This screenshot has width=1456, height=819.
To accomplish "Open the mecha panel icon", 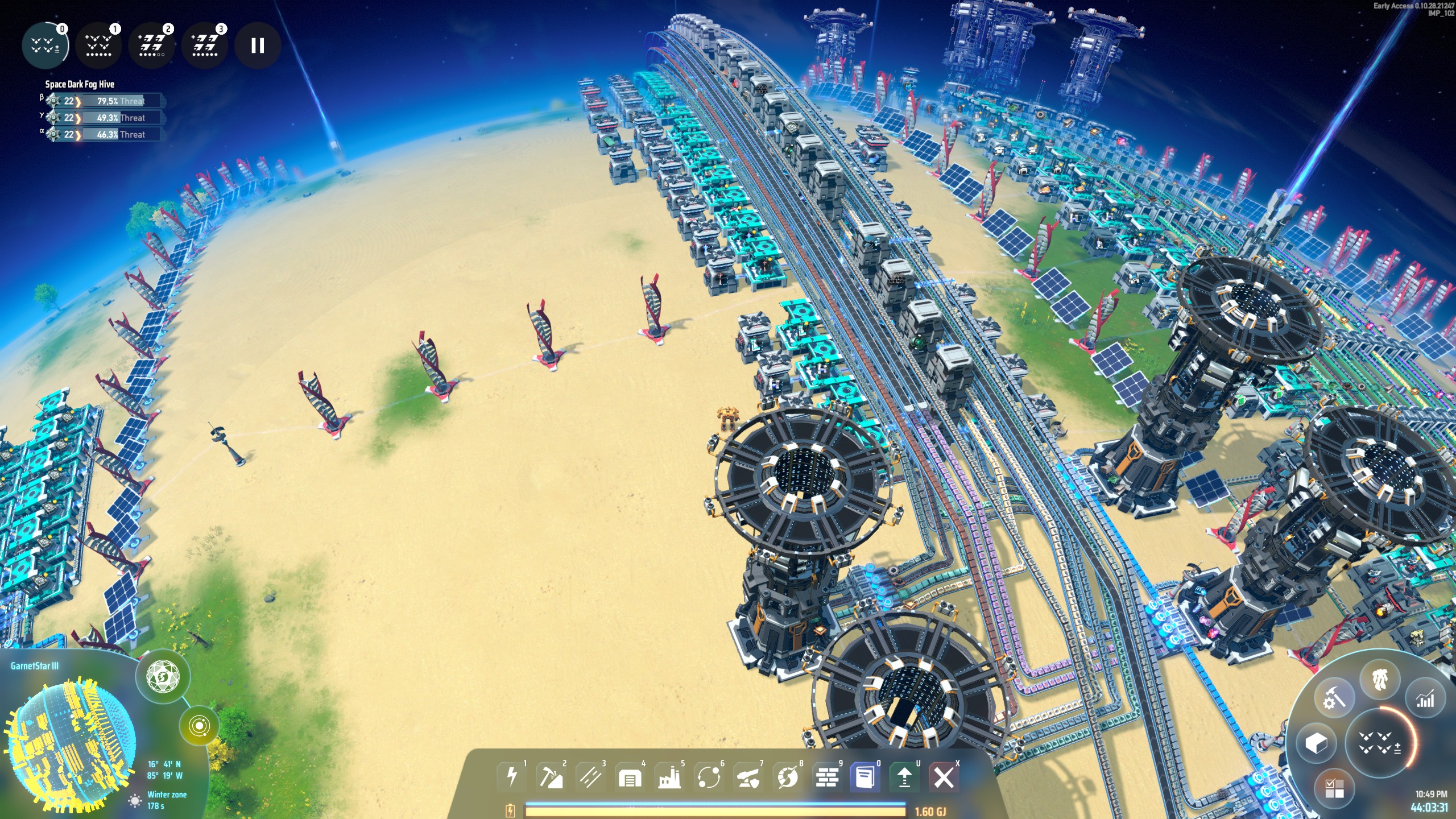I will coord(1380,680).
